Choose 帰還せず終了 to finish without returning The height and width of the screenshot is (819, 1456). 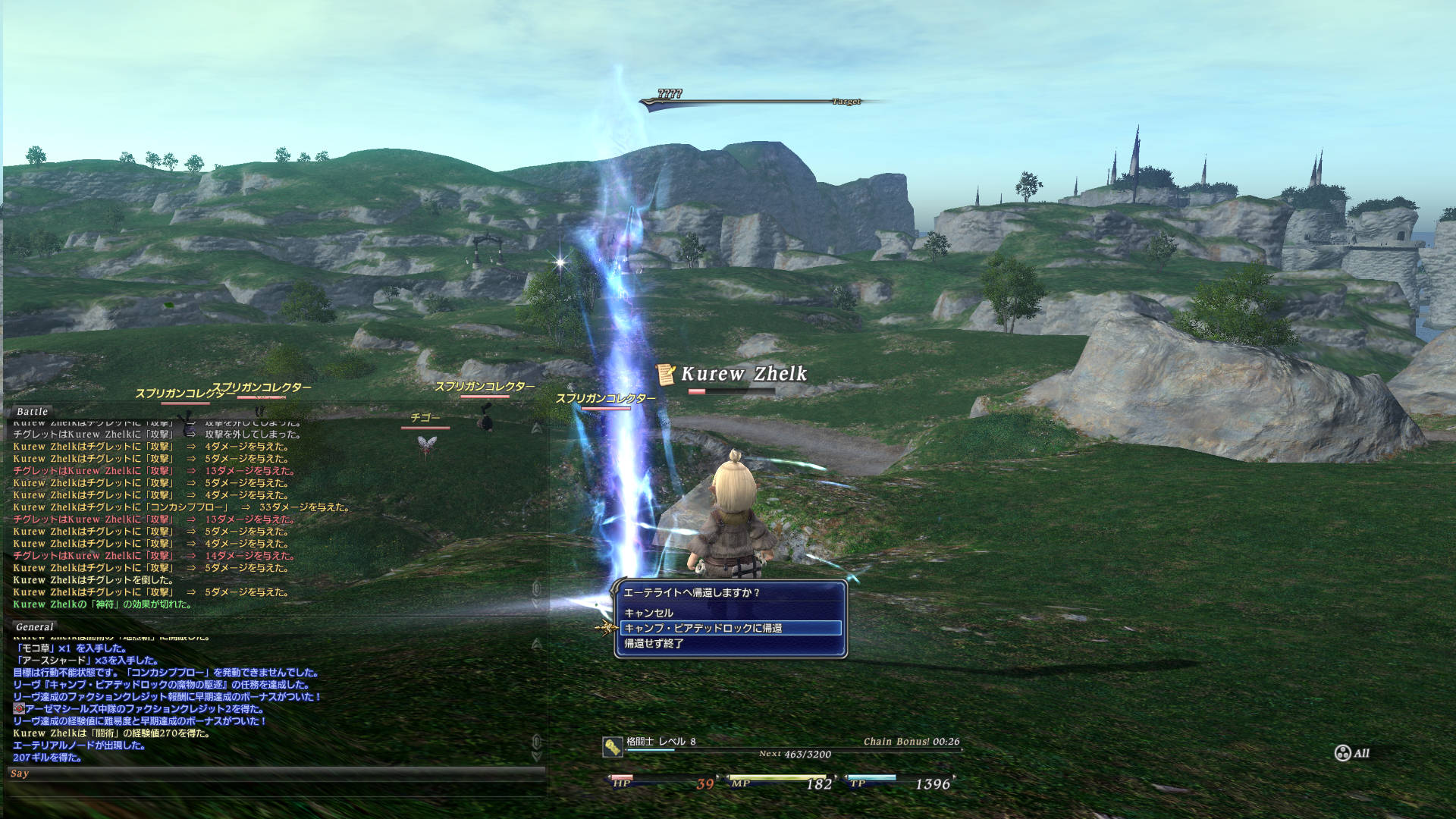click(654, 643)
